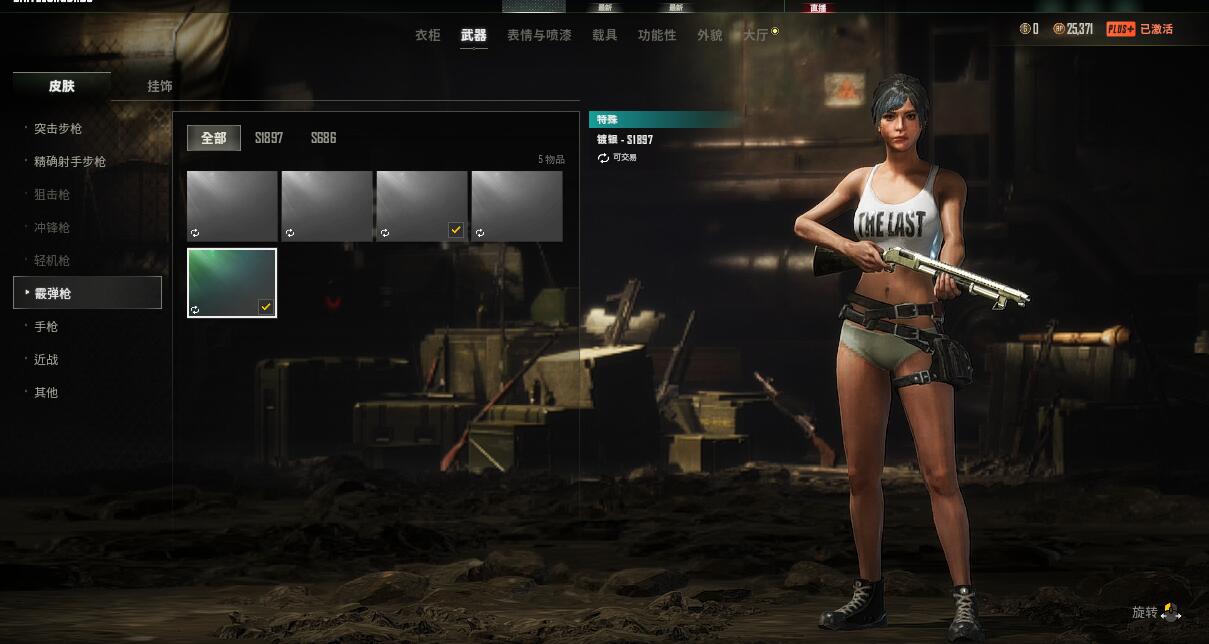Switch to the 外貌 appearance tab

710,35
